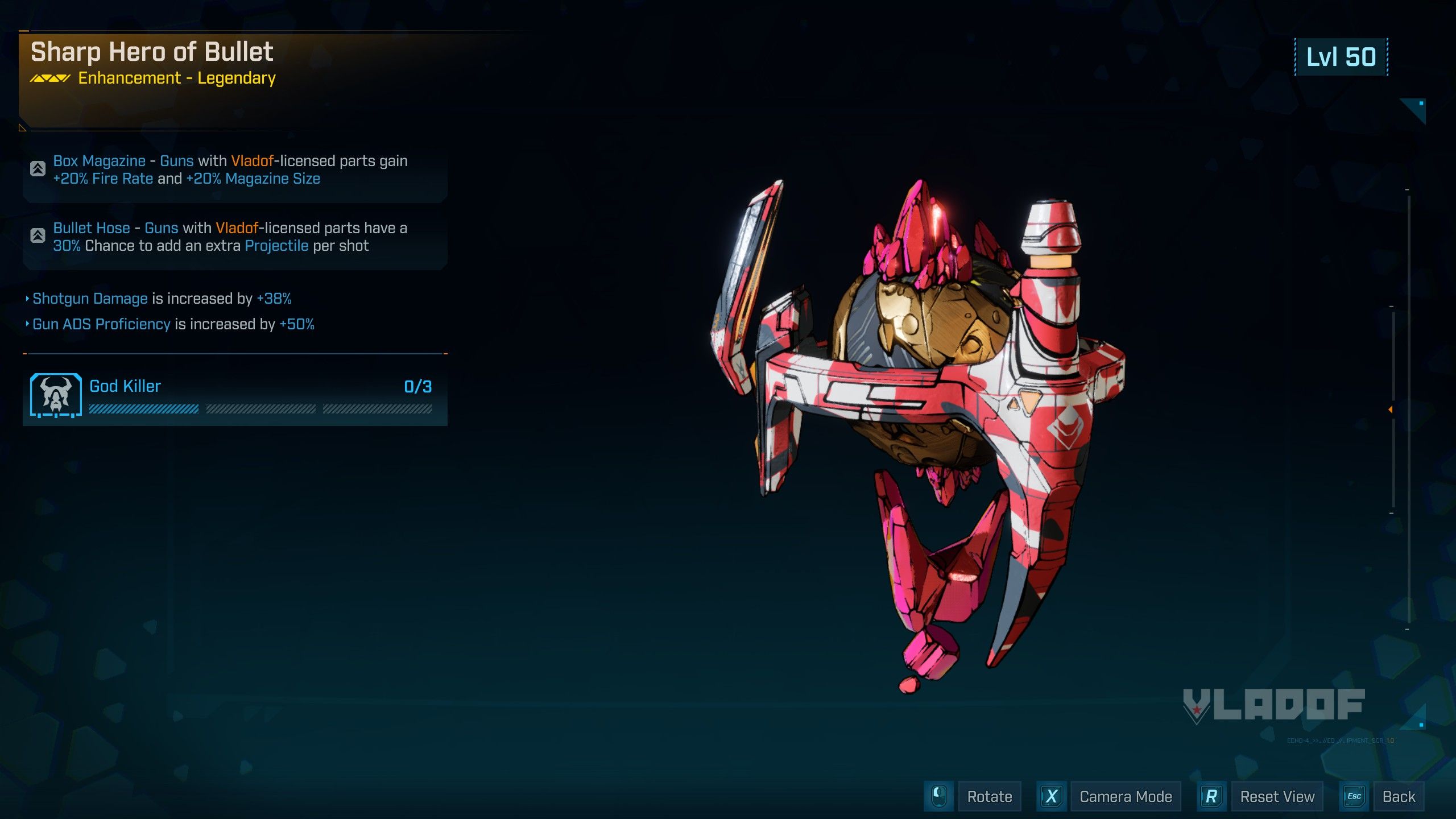Select the Box Magazine perk row
This screenshot has width=1456, height=819.
click(x=235, y=170)
